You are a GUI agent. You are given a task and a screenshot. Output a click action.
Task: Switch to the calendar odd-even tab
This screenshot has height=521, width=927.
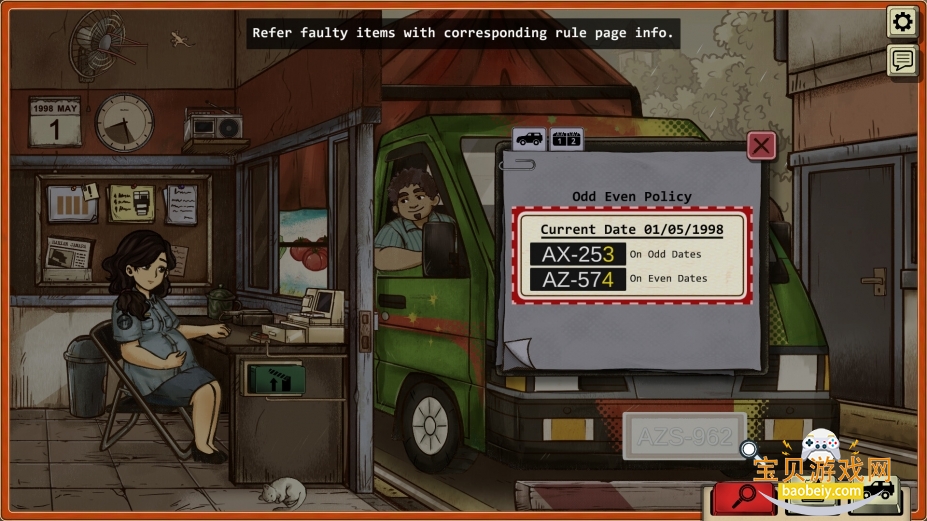pos(566,139)
